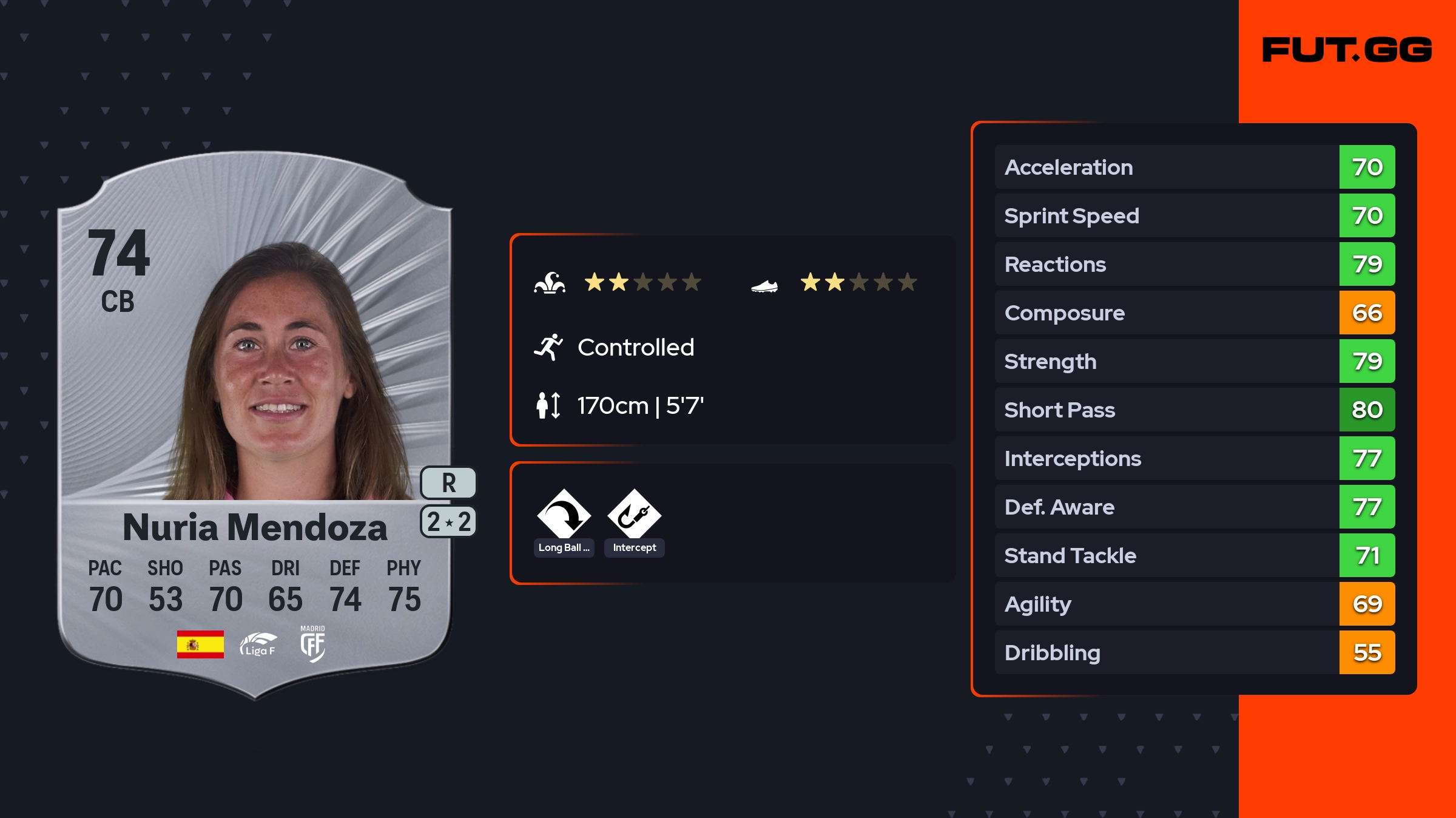
Task: Click the Dribbling stat row
Action: click(1194, 652)
